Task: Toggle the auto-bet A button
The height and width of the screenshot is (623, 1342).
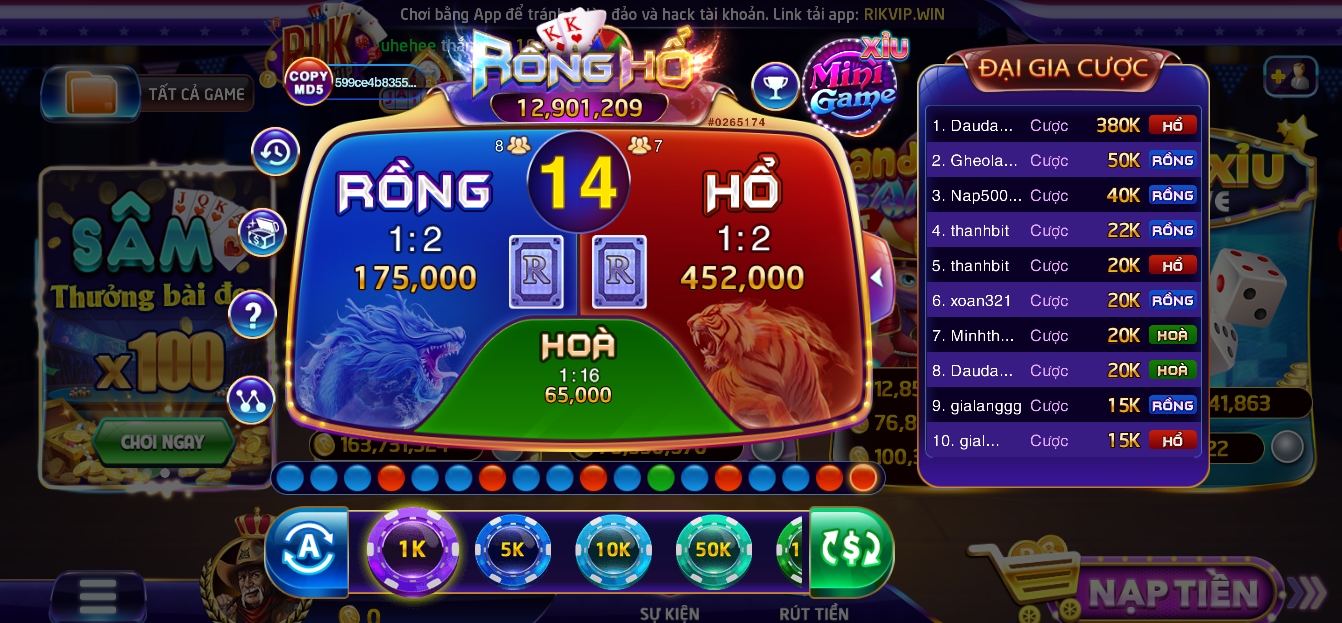Action: pyautogui.click(x=305, y=549)
